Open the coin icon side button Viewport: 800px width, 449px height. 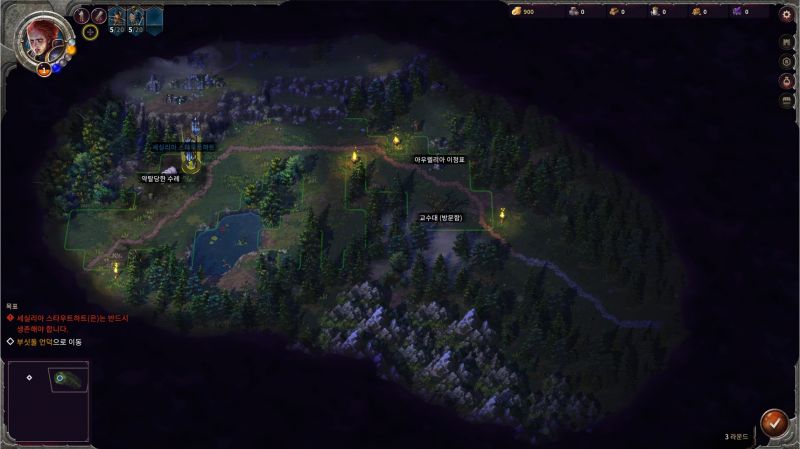point(786,62)
